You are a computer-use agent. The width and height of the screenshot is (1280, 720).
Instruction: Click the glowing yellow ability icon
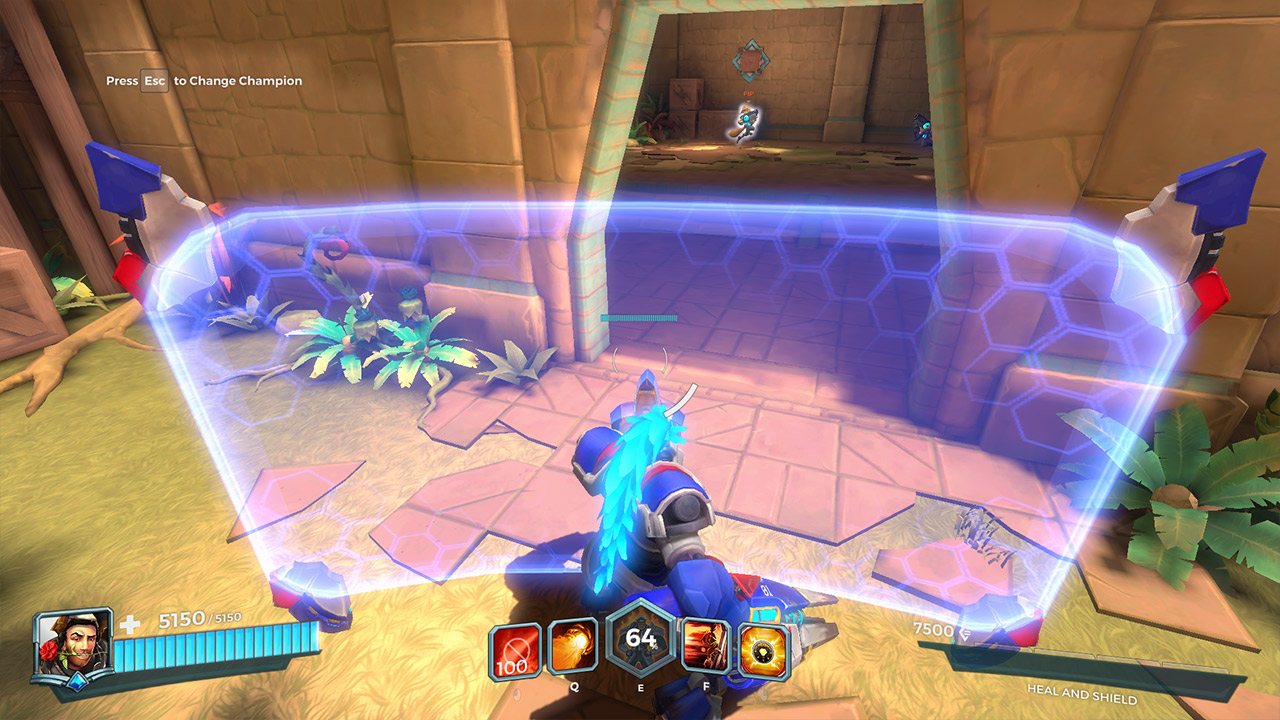[764, 651]
